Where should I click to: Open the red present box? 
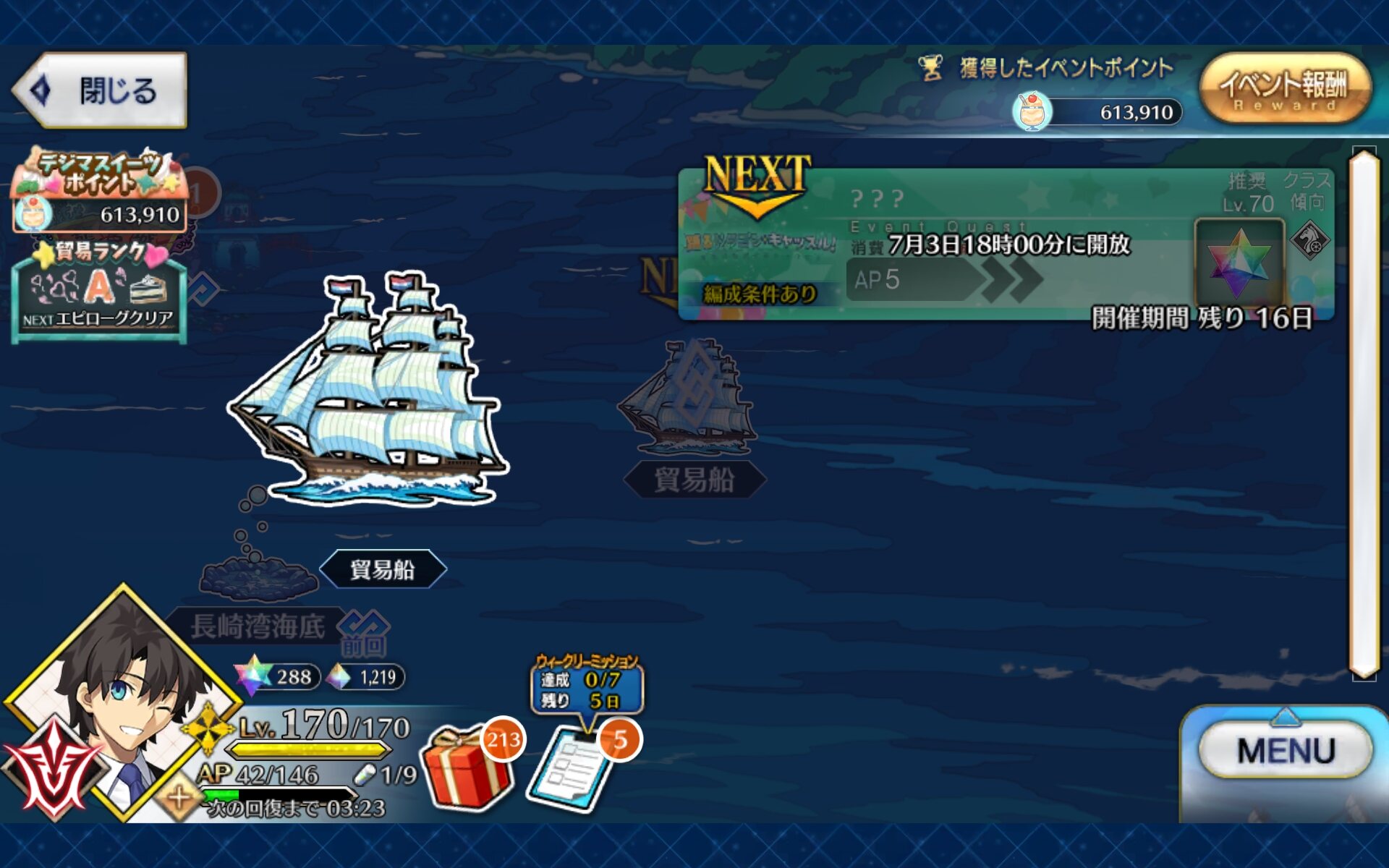pos(467,767)
